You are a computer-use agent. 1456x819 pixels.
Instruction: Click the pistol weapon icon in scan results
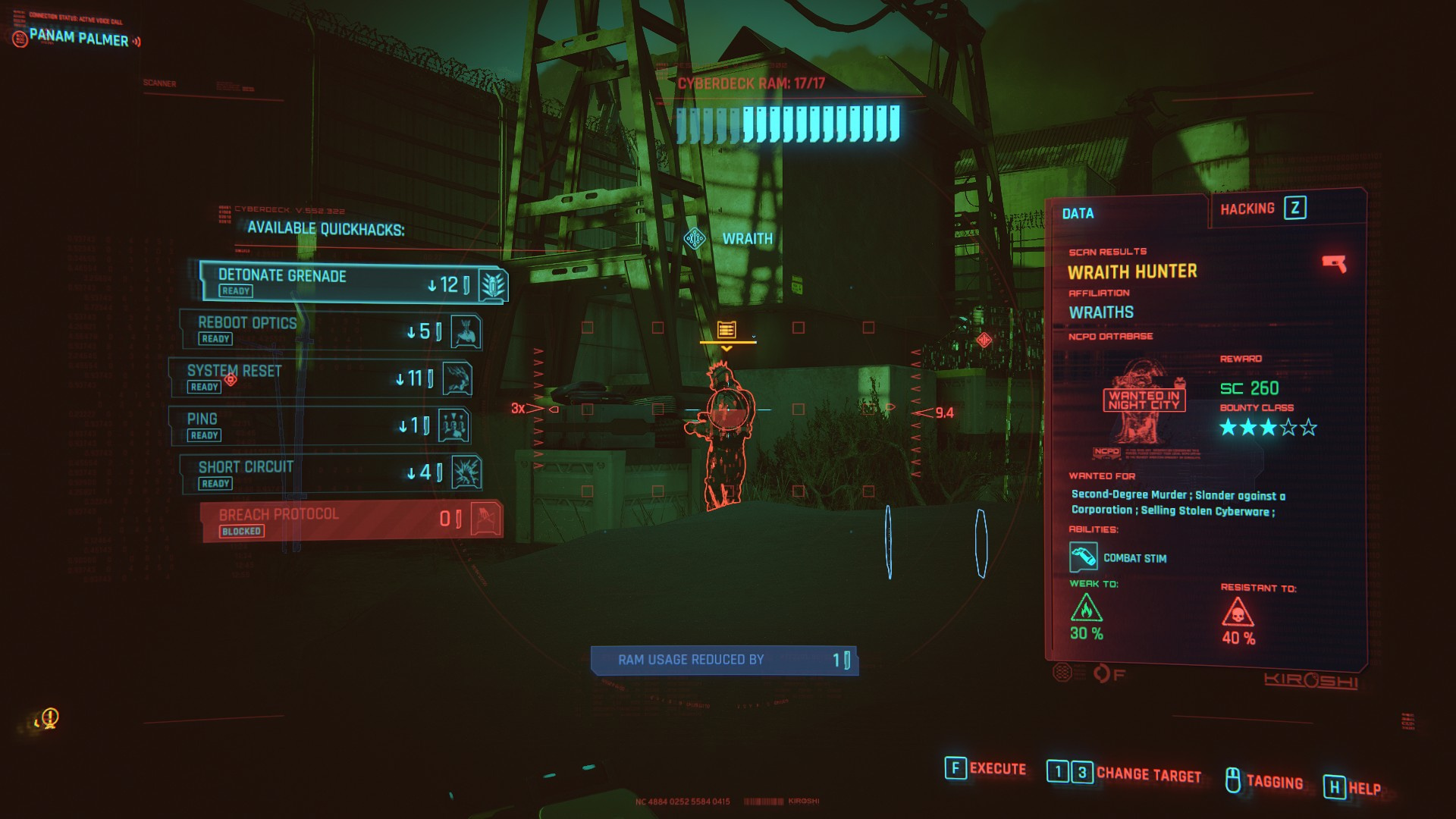coord(1333,263)
